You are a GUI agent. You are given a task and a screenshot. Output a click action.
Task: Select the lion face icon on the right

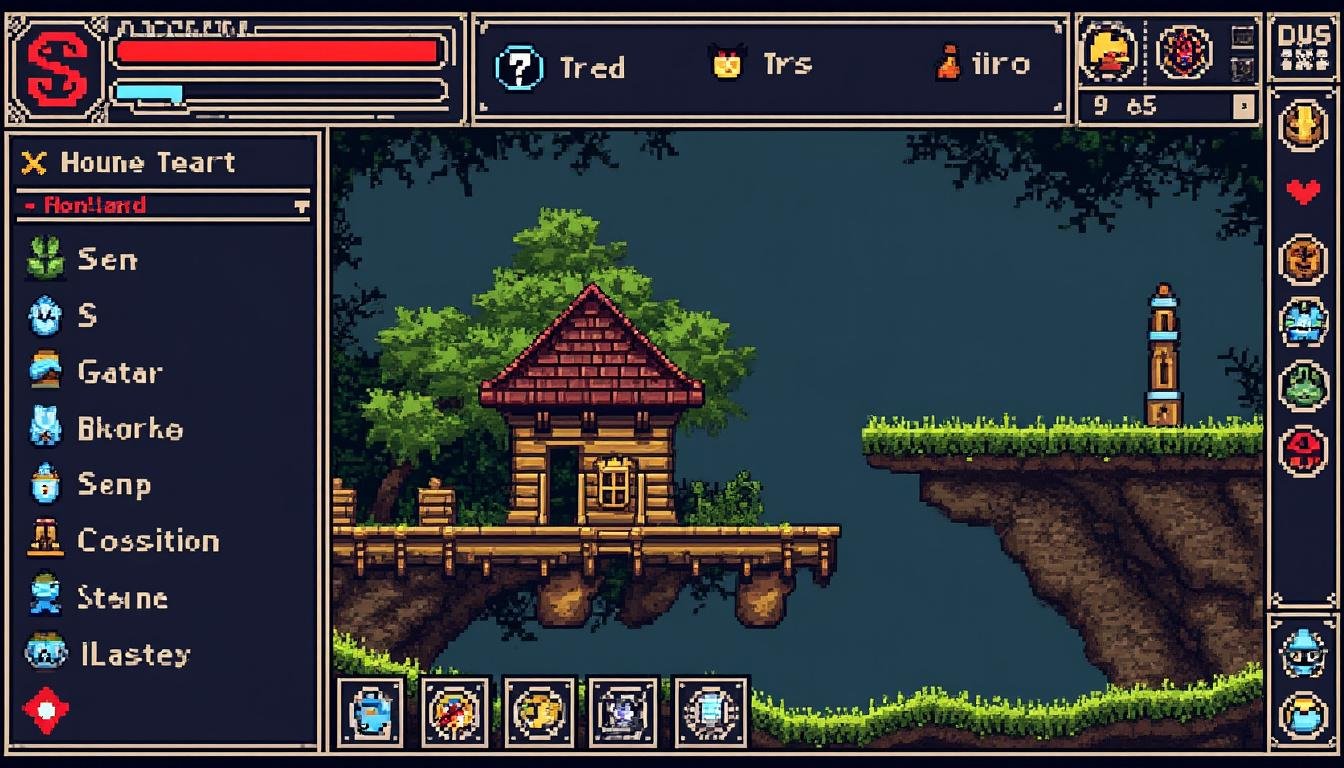click(1303, 257)
